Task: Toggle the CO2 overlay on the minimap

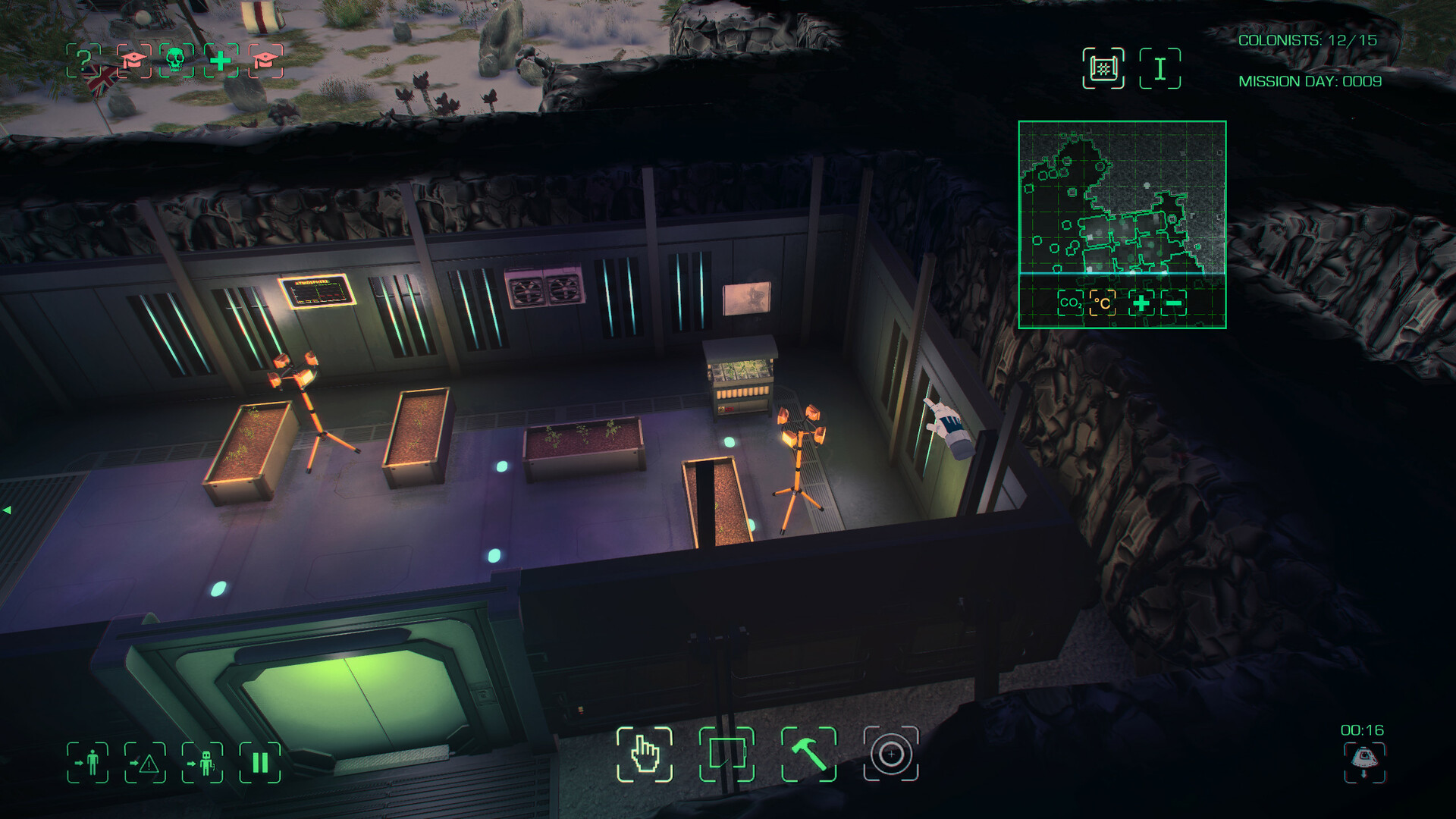Action: coord(1070,303)
